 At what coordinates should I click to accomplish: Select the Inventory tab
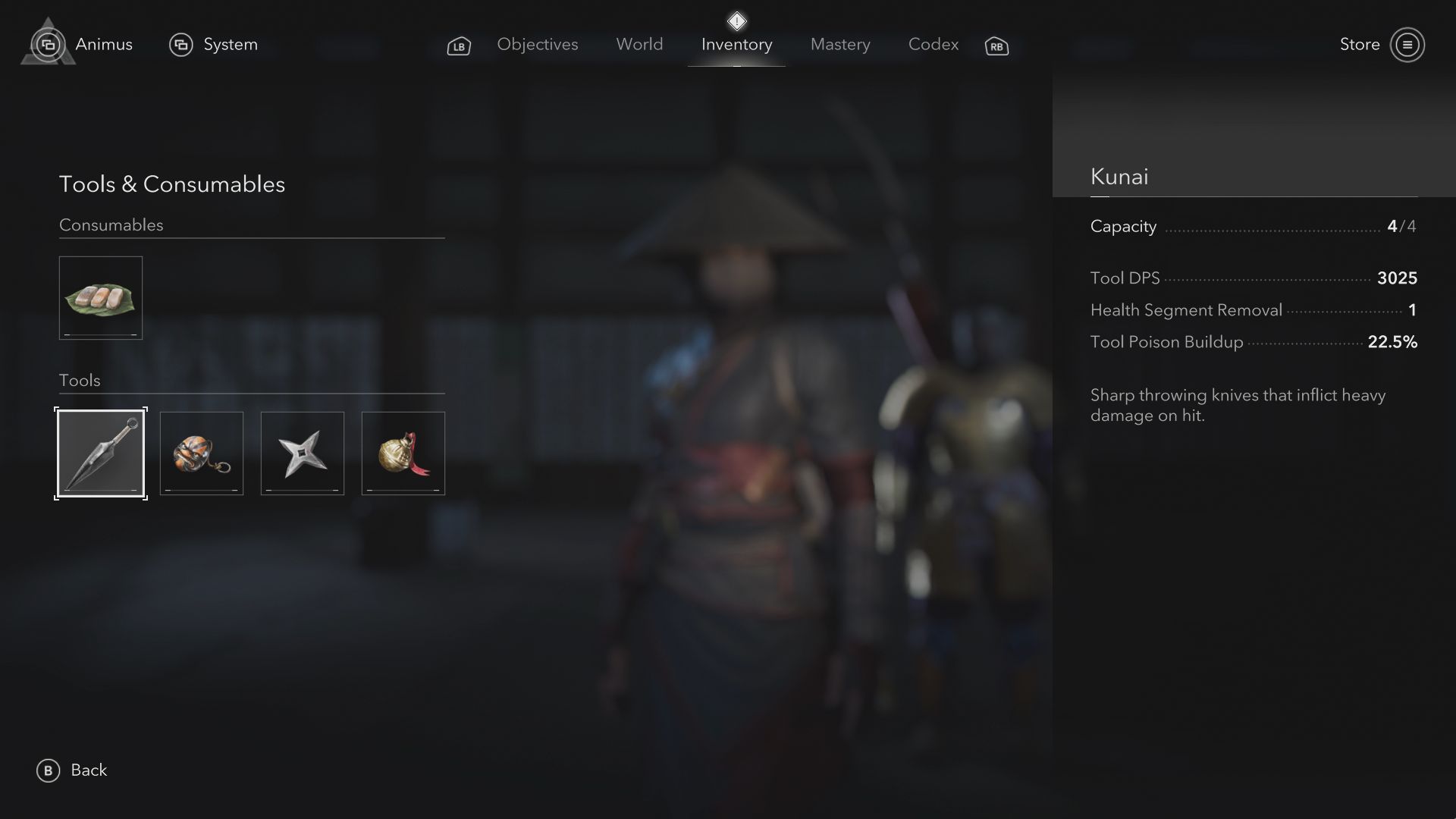click(x=736, y=45)
